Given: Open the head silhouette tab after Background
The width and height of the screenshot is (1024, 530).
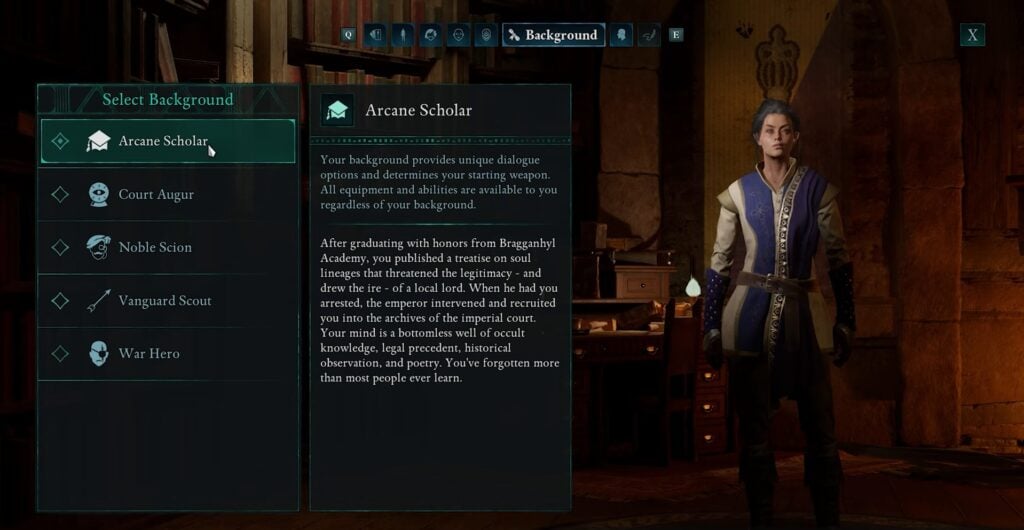Looking at the screenshot, I should pos(621,35).
